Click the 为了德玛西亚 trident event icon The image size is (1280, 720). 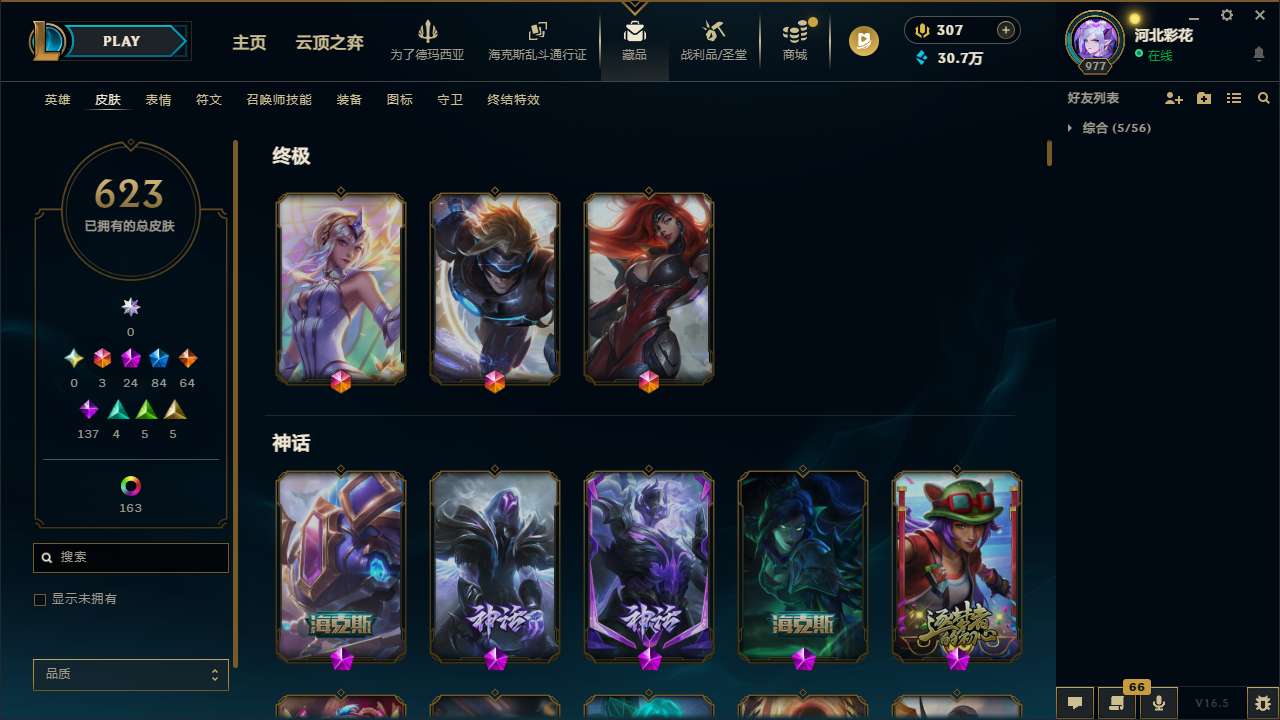[429, 31]
